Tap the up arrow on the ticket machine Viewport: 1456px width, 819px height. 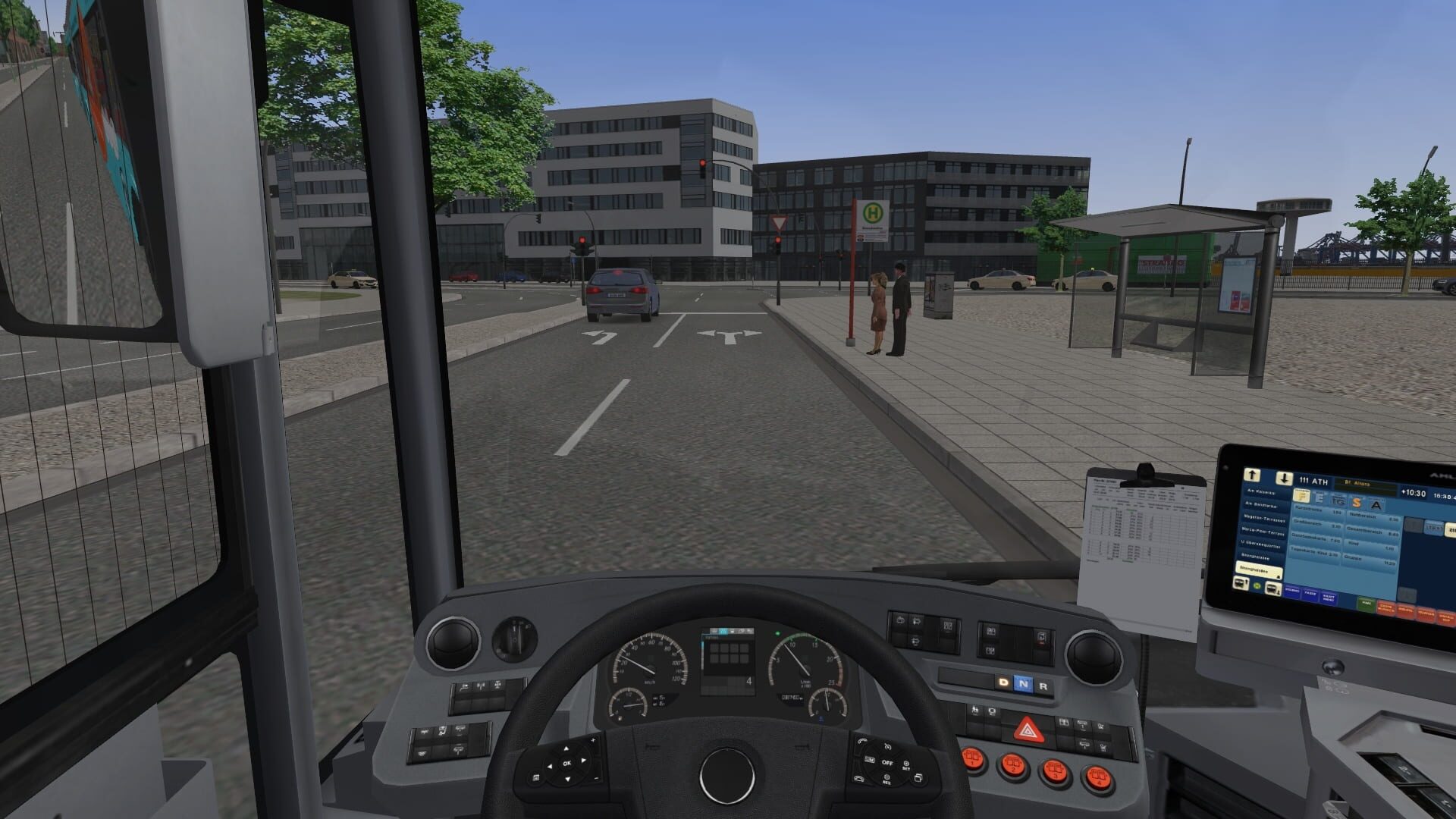coord(1252,475)
